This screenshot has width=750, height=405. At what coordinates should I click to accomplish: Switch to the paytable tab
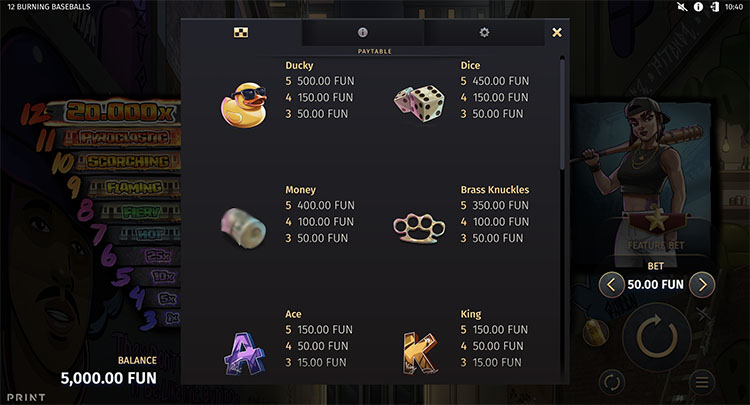click(241, 32)
